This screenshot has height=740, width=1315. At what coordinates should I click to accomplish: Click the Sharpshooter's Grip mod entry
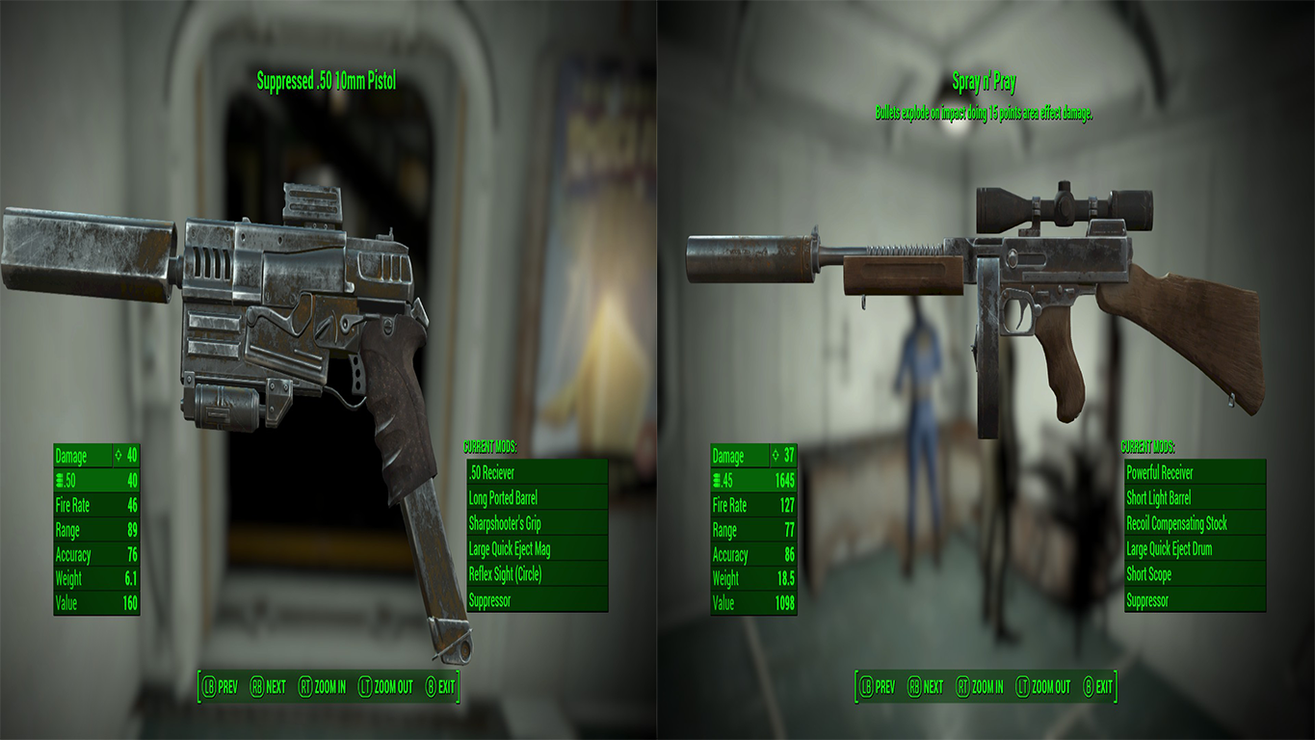pos(537,523)
